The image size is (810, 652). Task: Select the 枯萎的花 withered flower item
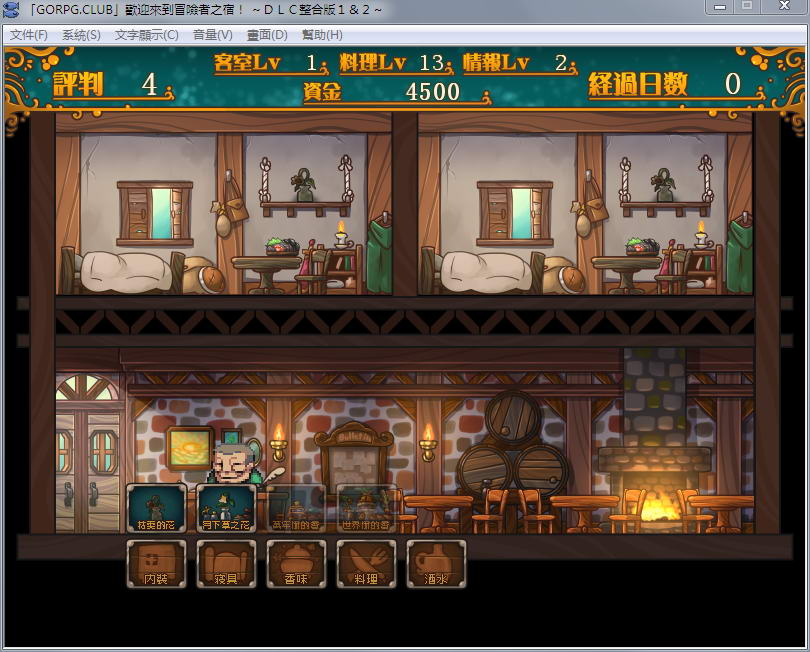[156, 508]
